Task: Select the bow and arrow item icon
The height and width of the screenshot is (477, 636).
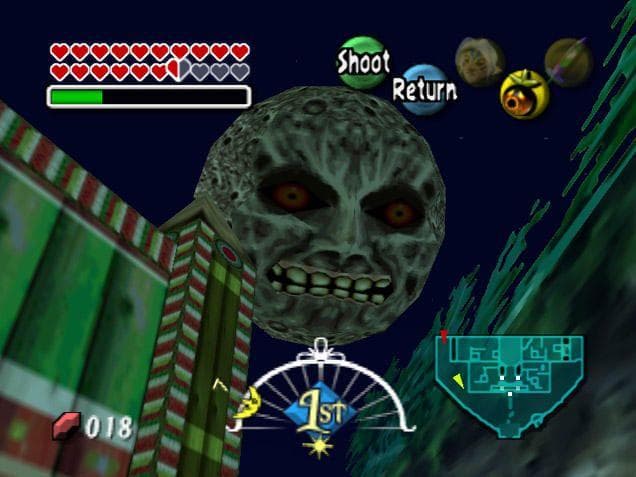Action: coord(568,61)
